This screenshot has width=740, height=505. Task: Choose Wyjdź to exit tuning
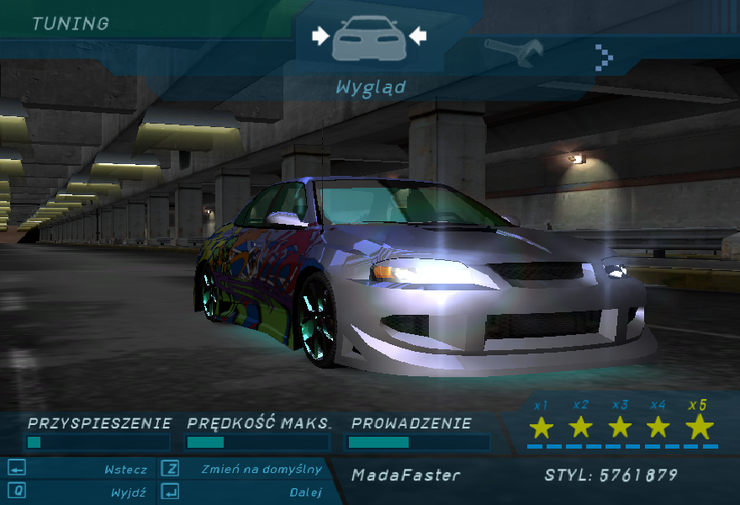pyautogui.click(x=130, y=492)
